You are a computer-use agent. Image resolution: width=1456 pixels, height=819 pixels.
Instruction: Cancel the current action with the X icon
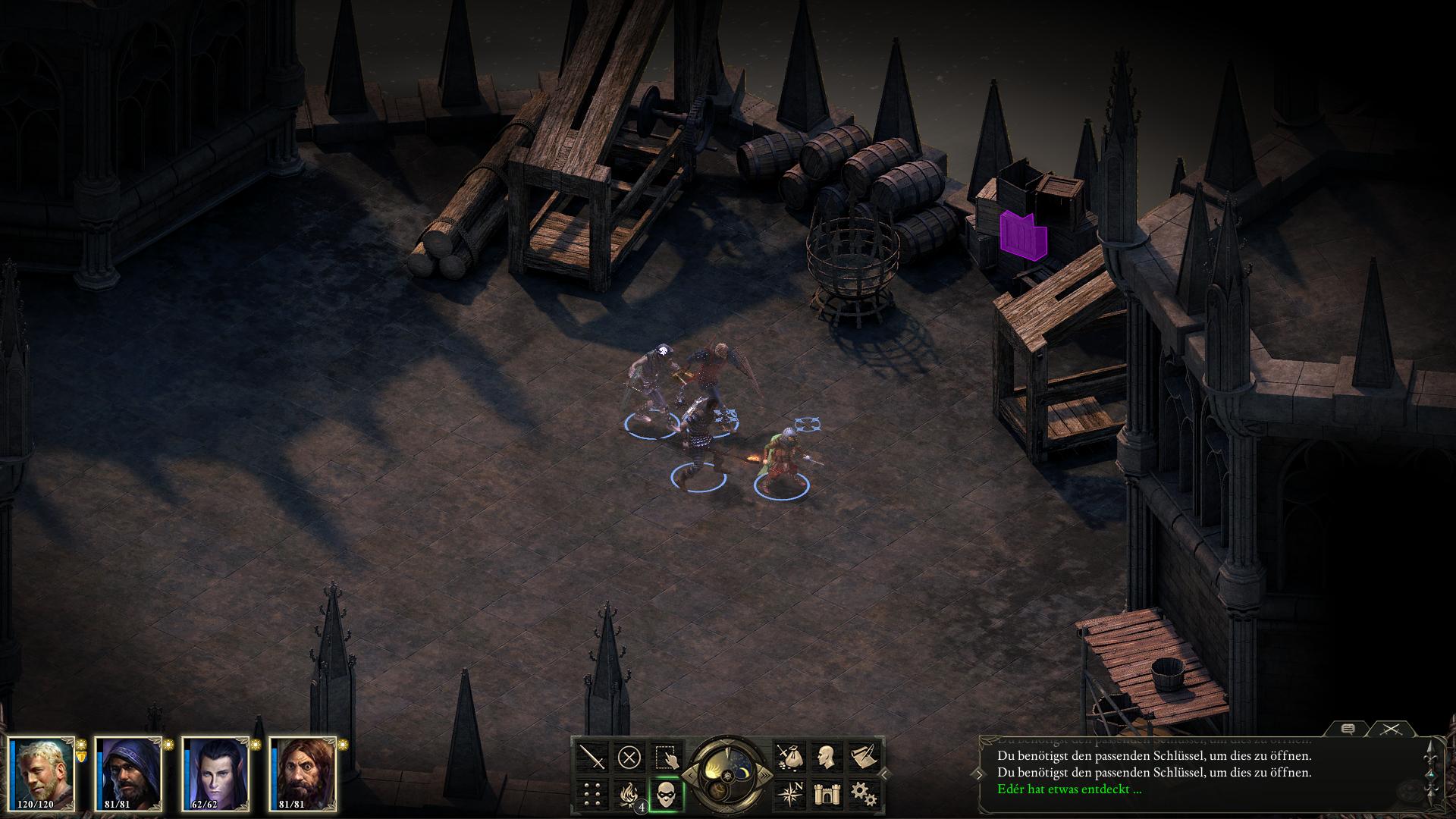[x=629, y=757]
